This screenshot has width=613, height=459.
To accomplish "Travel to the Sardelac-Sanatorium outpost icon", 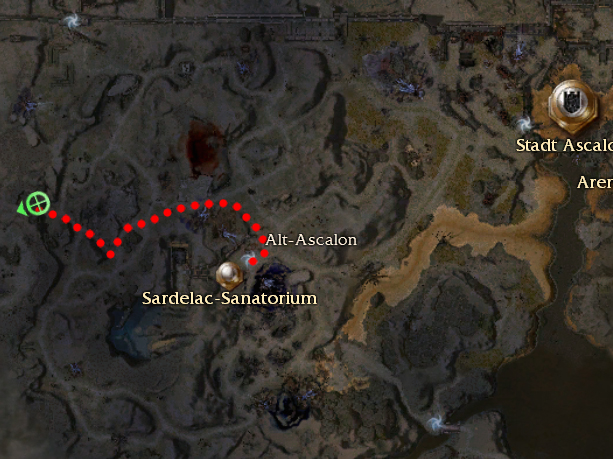I will click(x=229, y=272).
